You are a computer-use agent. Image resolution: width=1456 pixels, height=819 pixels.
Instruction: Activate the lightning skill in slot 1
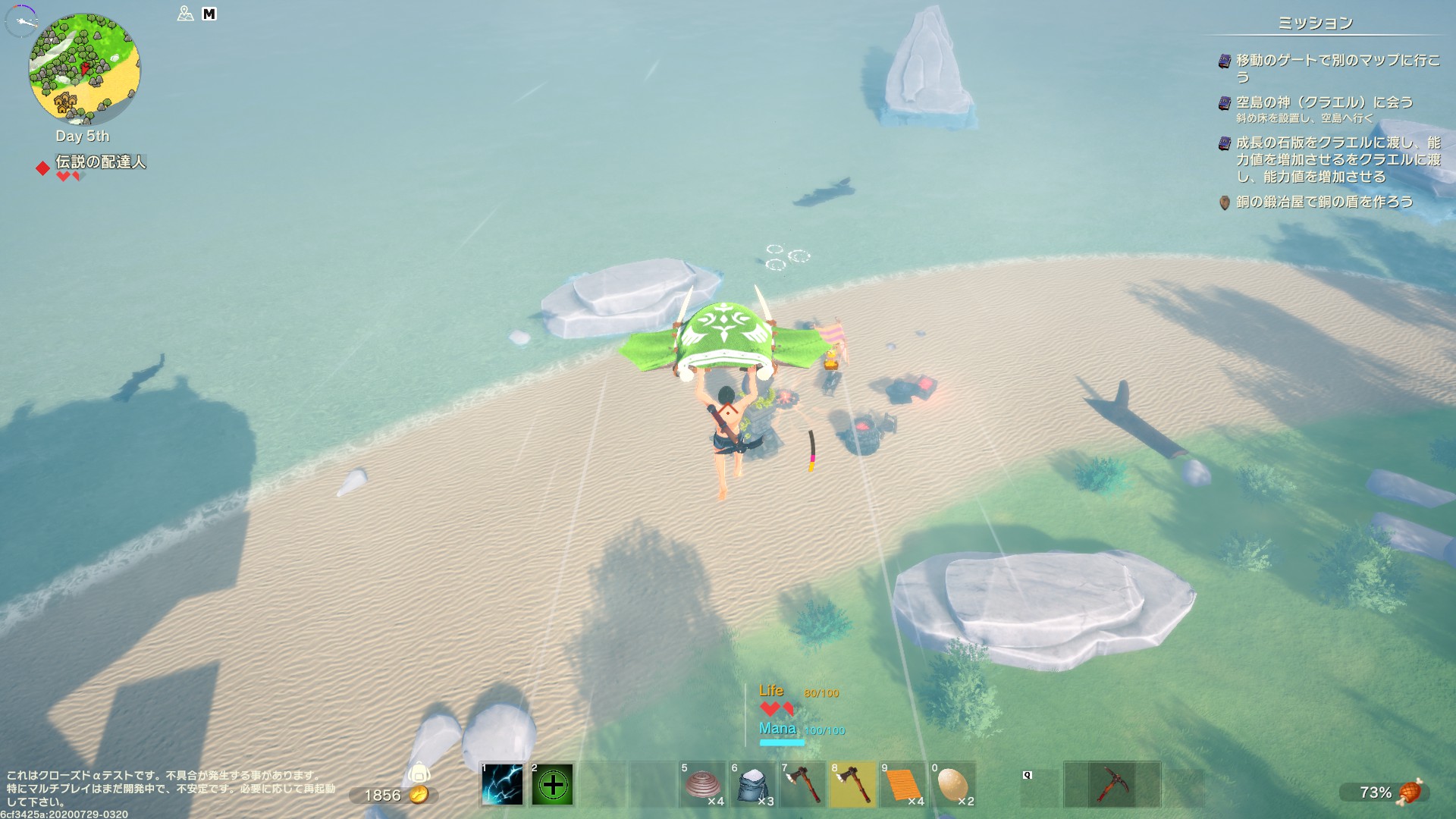(502, 784)
